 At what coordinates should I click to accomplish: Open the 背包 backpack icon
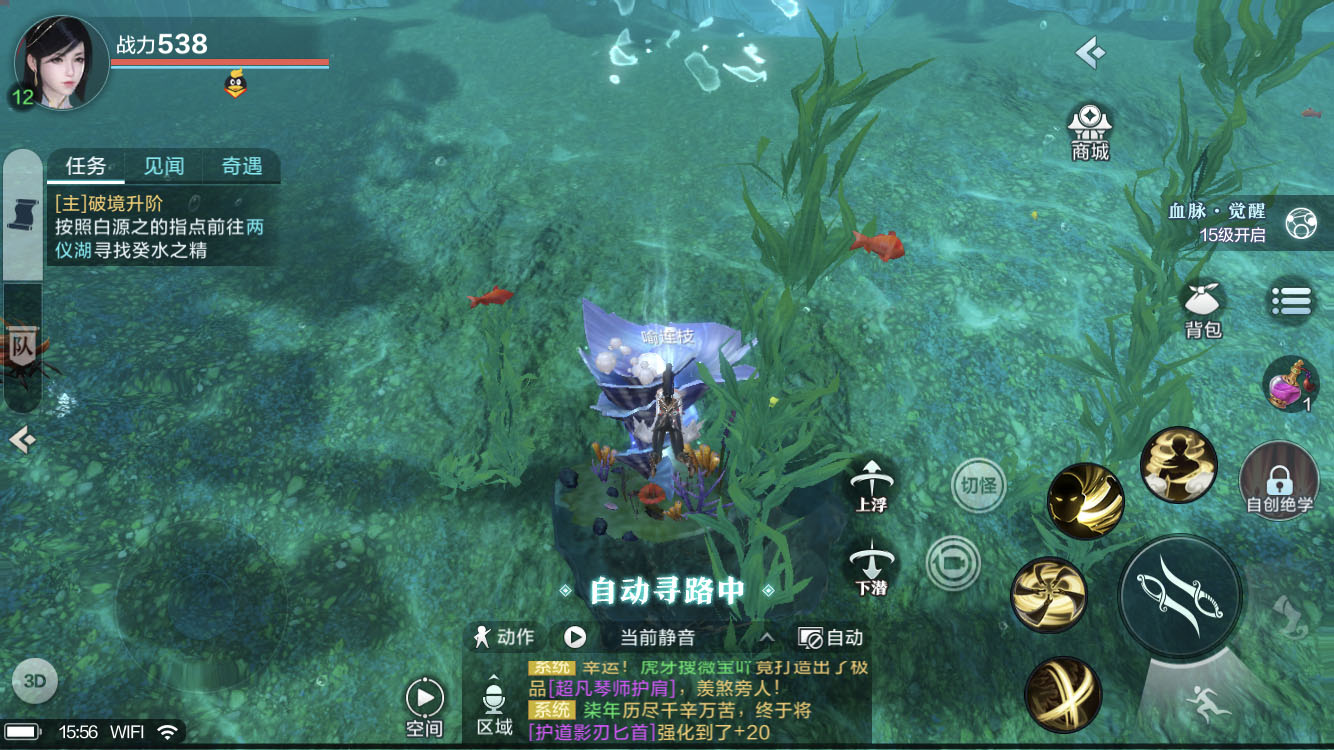point(1201,300)
